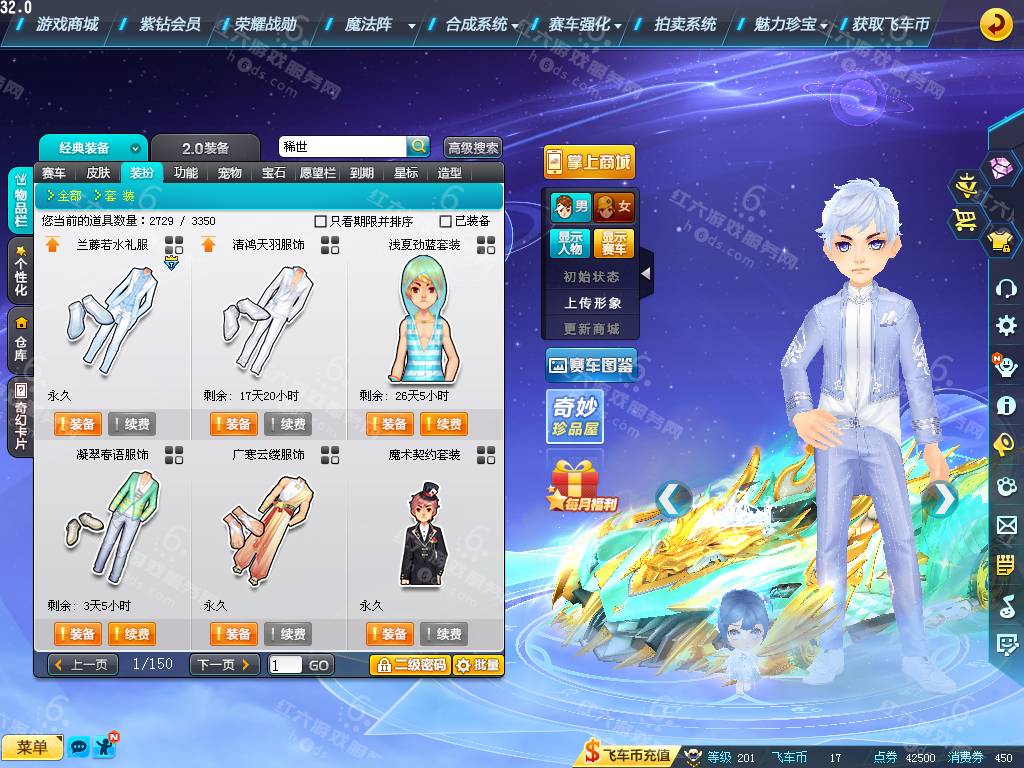Open the 菜单 main menu button
The width and height of the screenshot is (1024, 768).
[x=32, y=747]
